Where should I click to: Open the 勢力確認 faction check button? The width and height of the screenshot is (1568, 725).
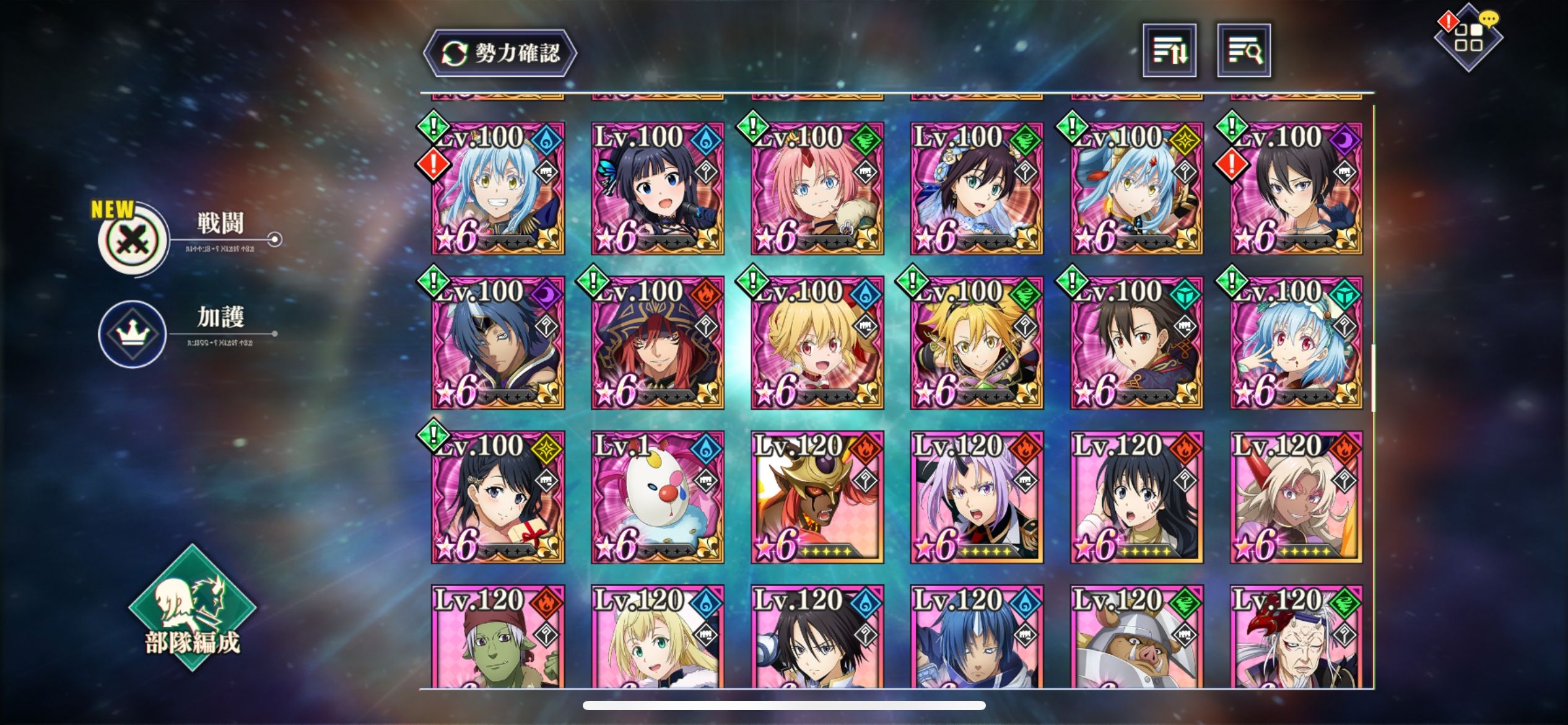(500, 53)
